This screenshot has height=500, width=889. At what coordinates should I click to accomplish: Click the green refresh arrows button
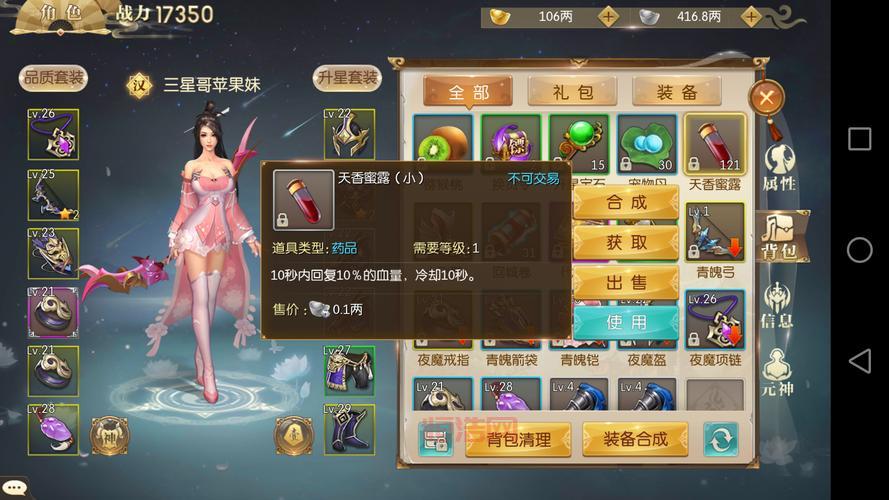pyautogui.click(x=720, y=438)
